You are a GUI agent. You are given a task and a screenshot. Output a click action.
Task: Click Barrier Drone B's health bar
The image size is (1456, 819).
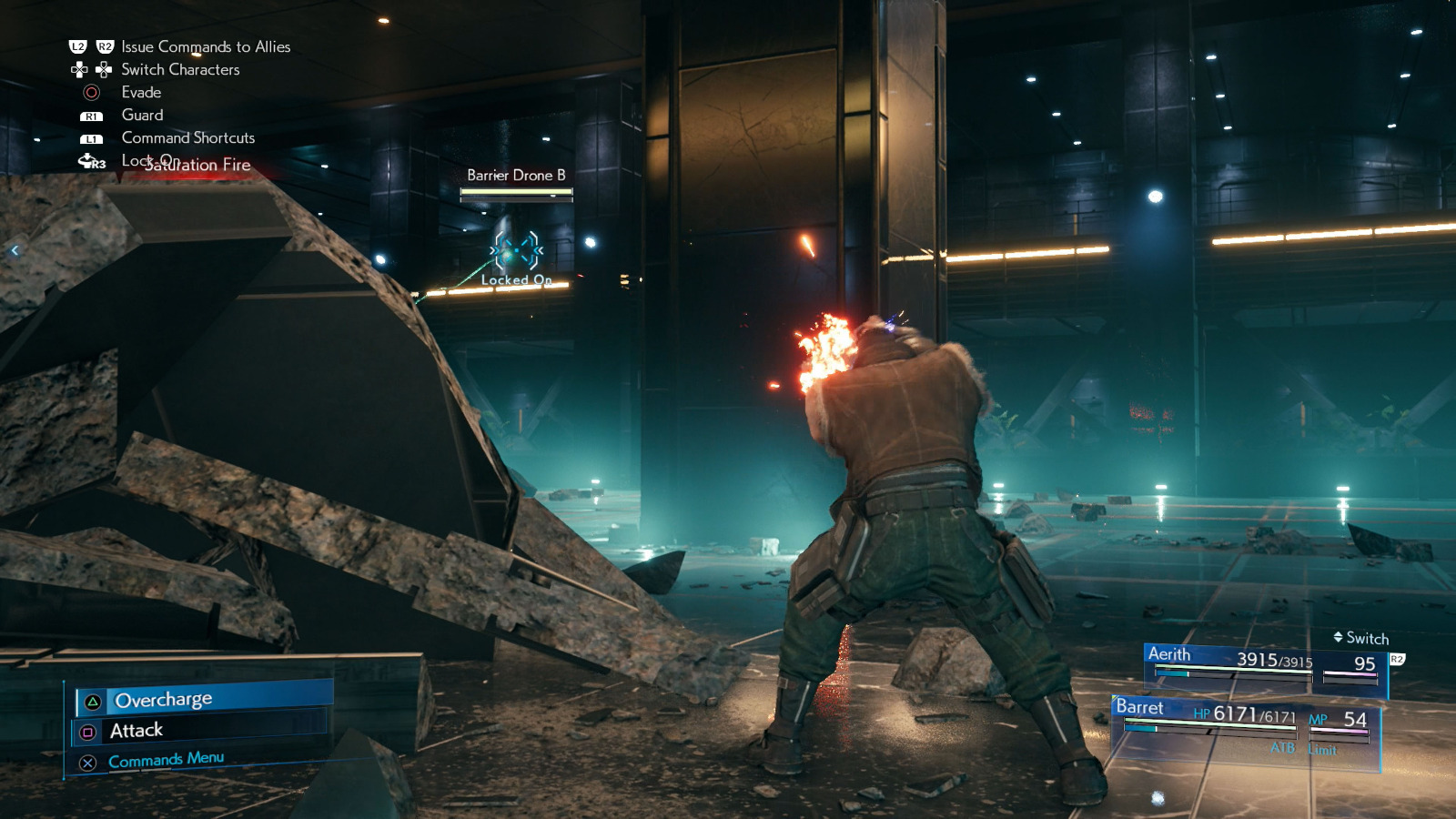point(514,192)
